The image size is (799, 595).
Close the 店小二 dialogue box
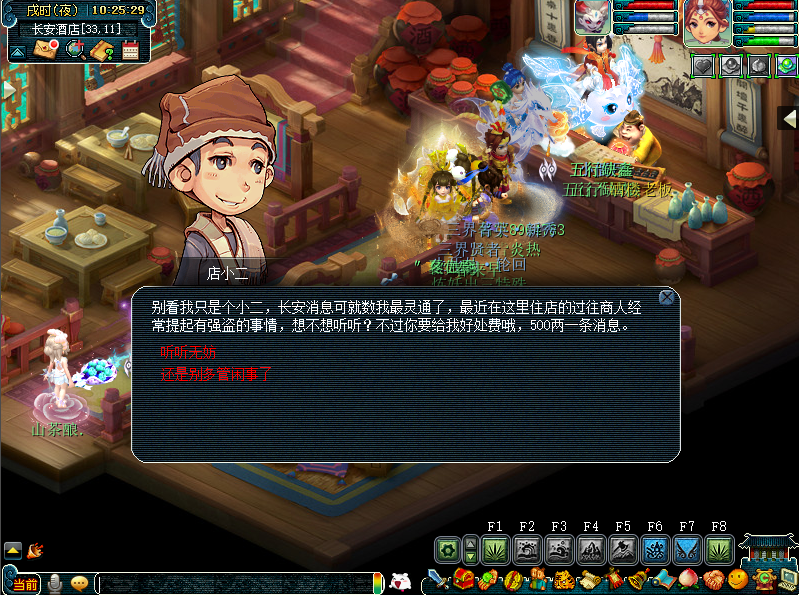[x=667, y=297]
